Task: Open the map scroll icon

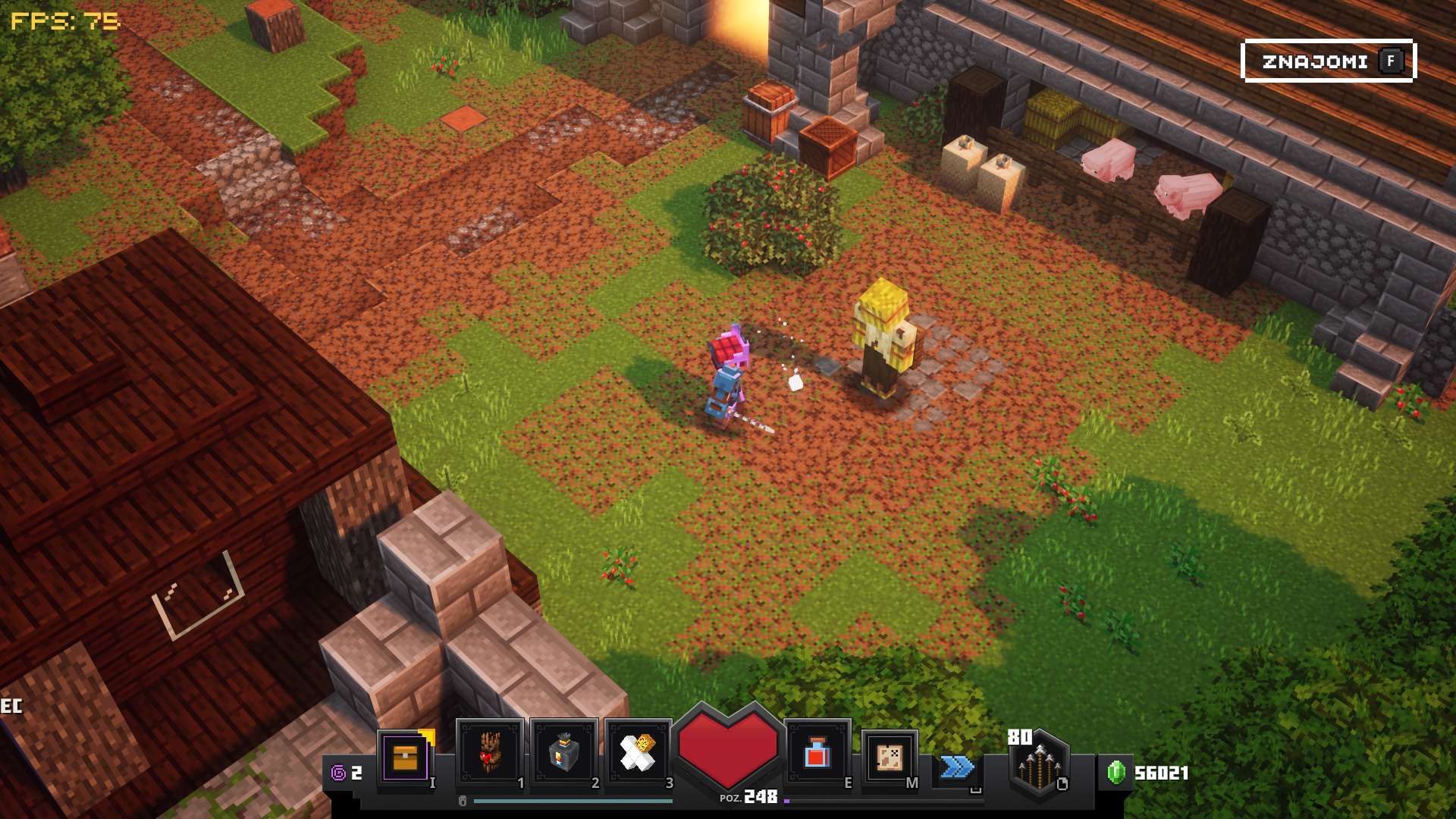Action: [x=890, y=756]
